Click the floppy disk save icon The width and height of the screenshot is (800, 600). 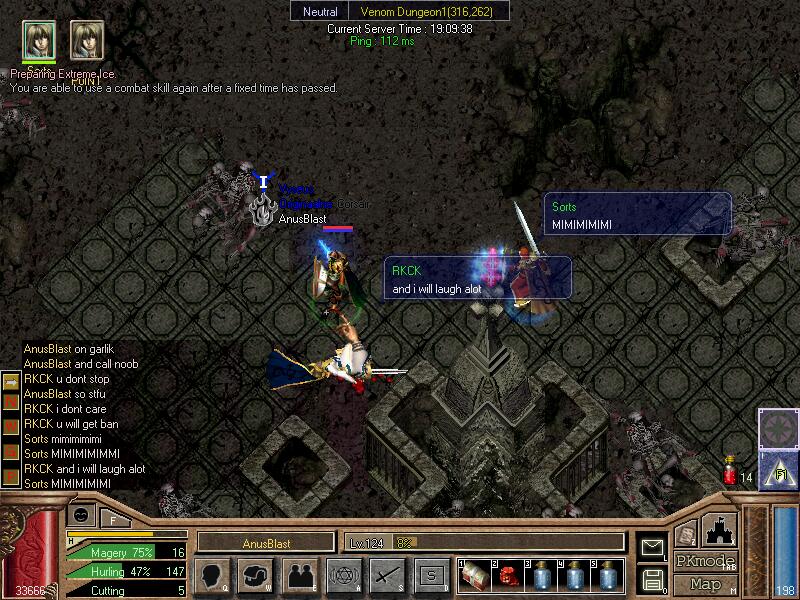(x=653, y=579)
